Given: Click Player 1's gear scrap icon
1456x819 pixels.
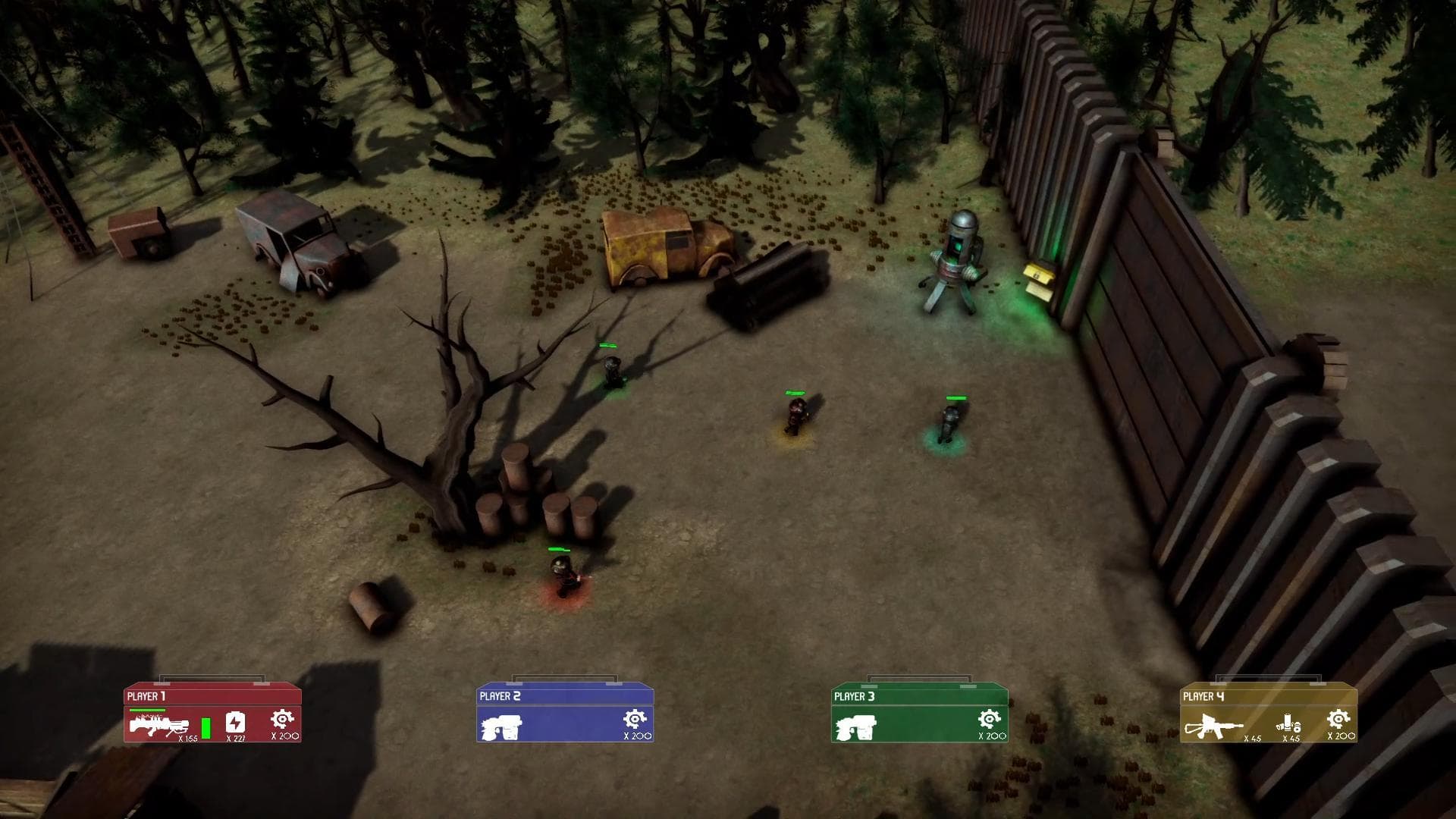Looking at the screenshot, I should (x=283, y=719).
